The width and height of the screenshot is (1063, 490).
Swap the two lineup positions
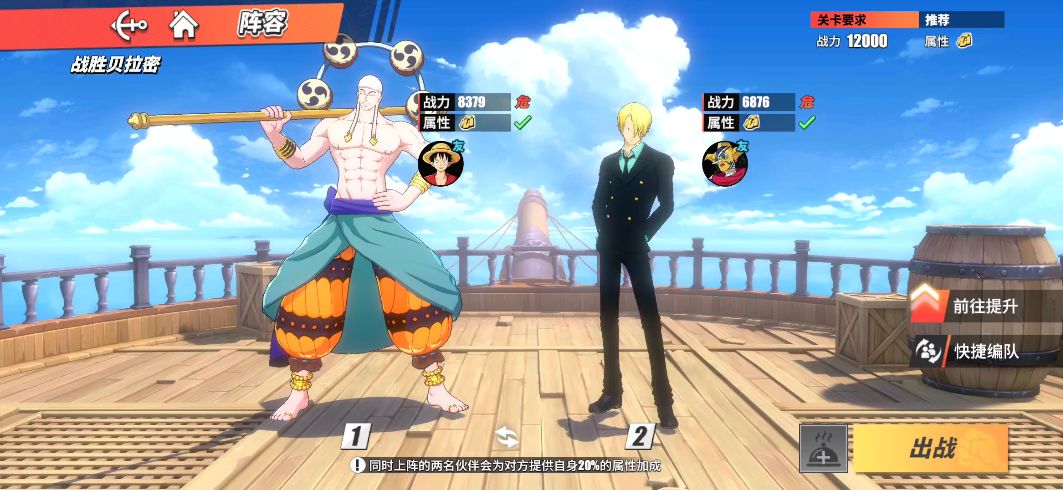(507, 436)
